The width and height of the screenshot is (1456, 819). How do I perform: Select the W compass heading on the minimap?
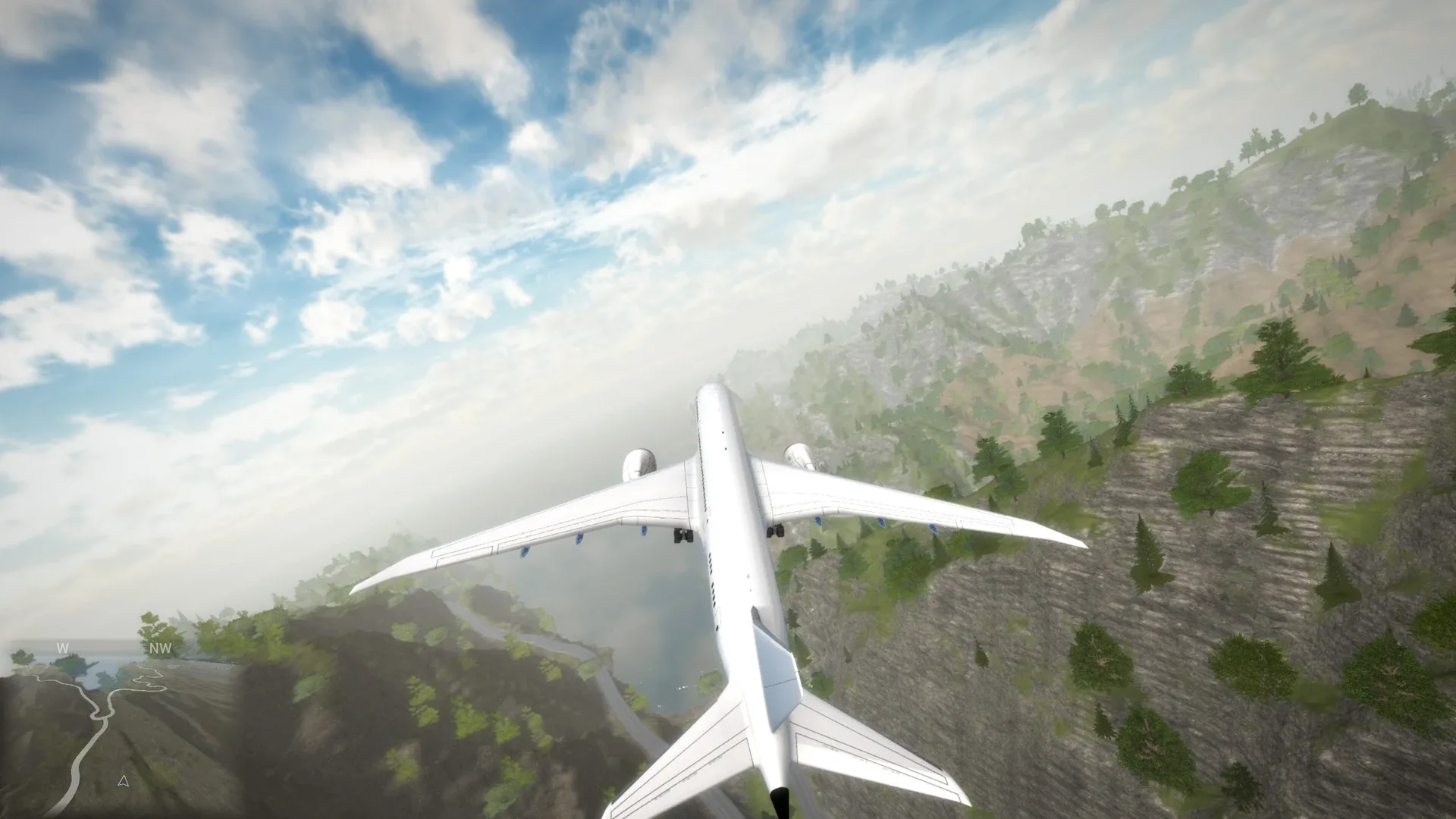point(62,648)
